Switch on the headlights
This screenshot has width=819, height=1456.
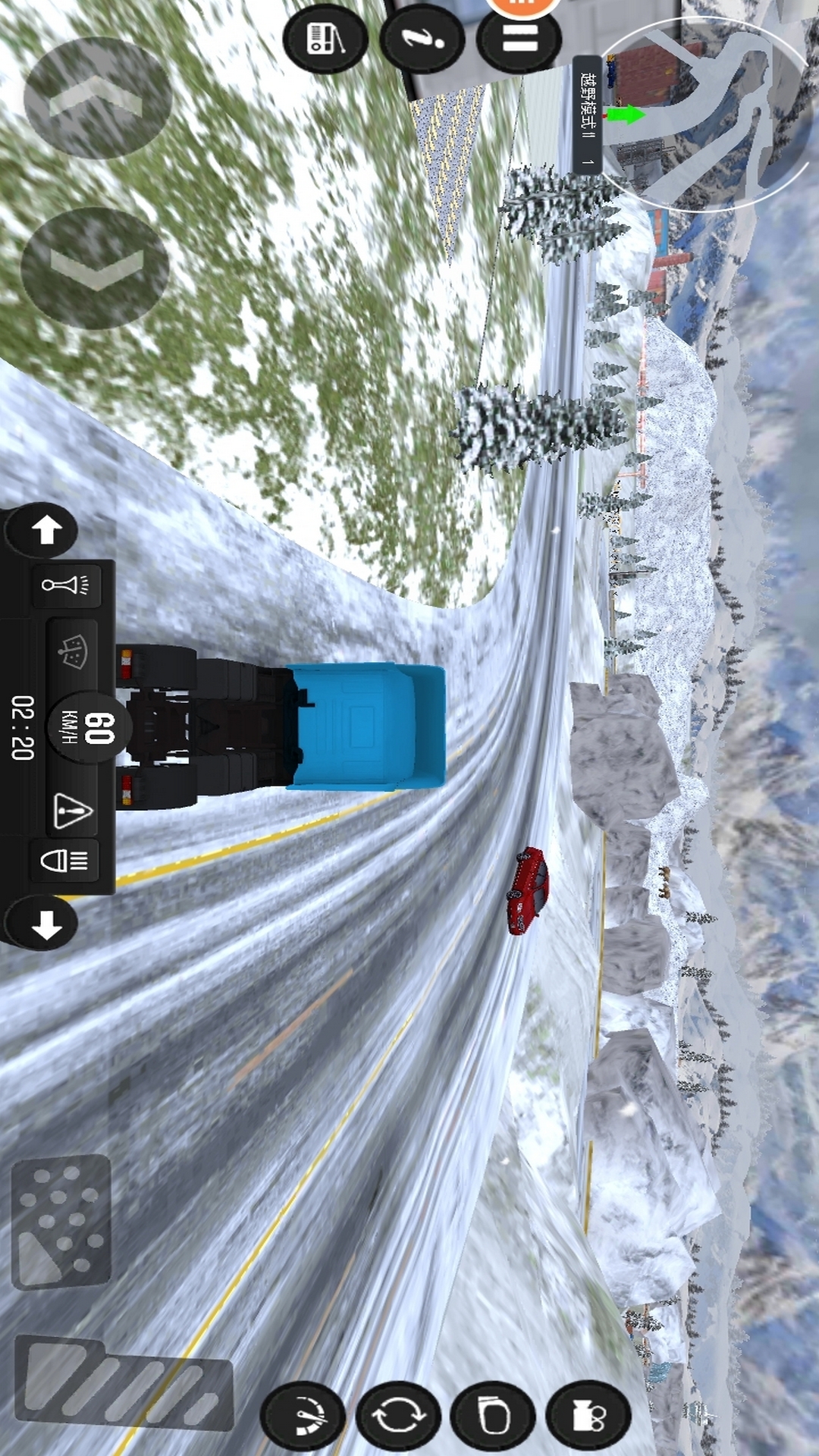coord(65,861)
